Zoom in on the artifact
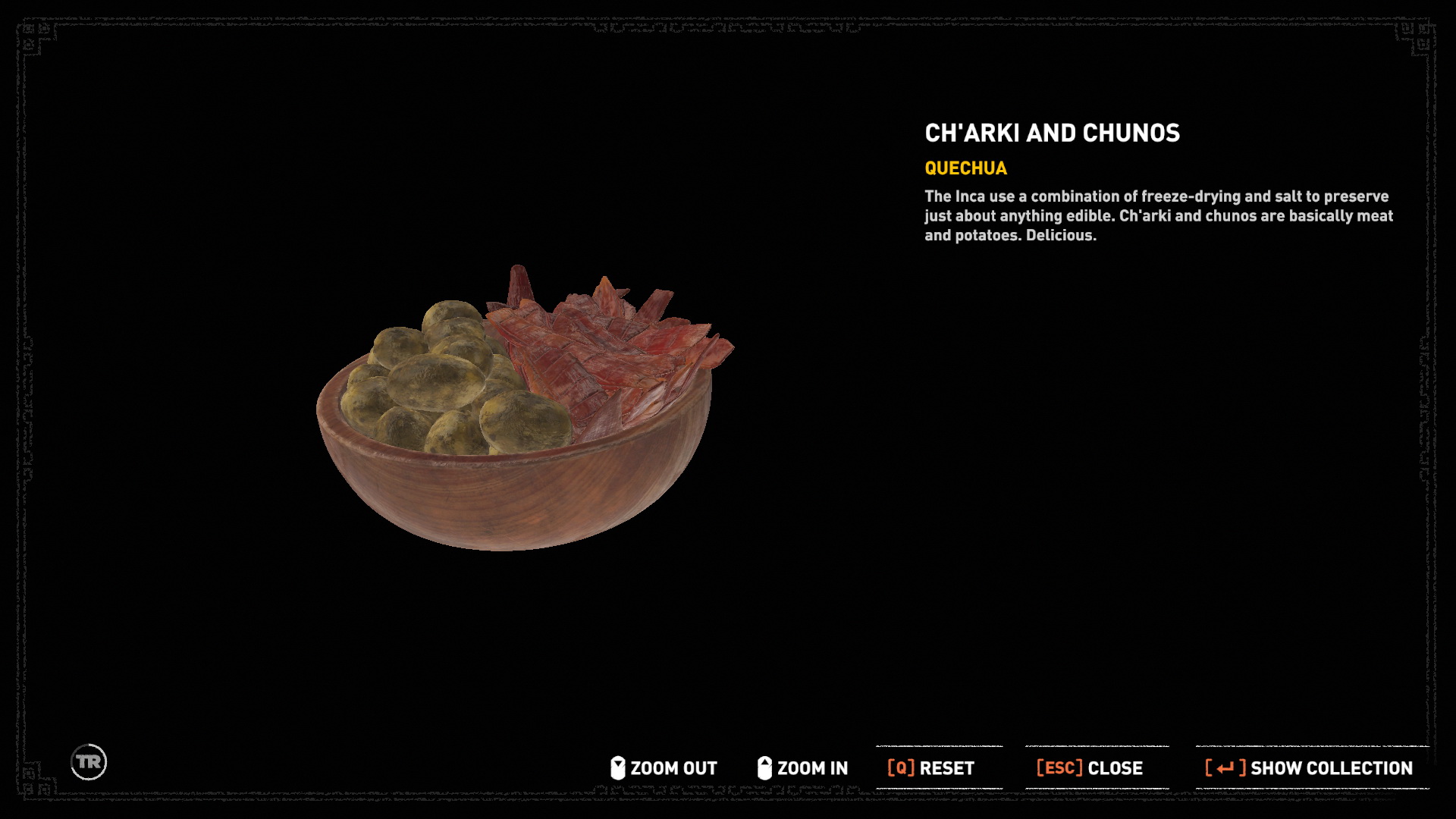This screenshot has width=1456, height=819. point(803,768)
